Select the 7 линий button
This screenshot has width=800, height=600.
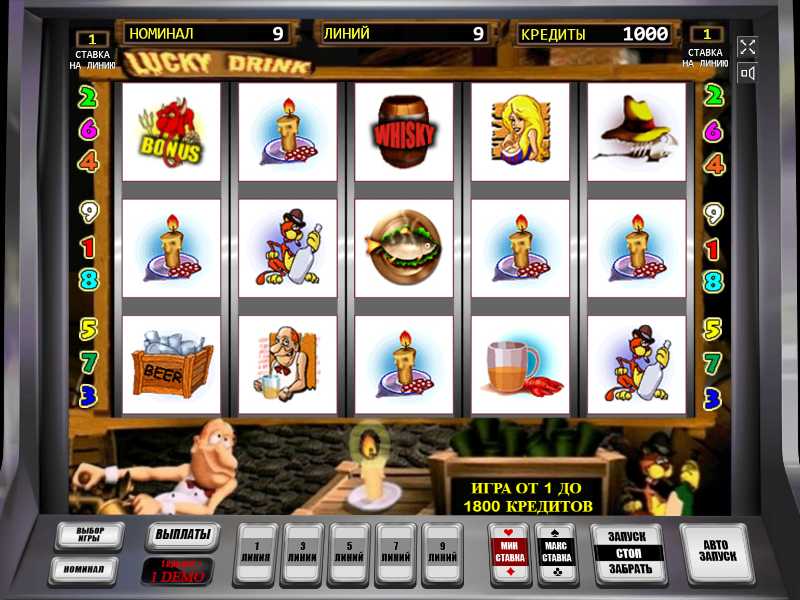point(396,552)
